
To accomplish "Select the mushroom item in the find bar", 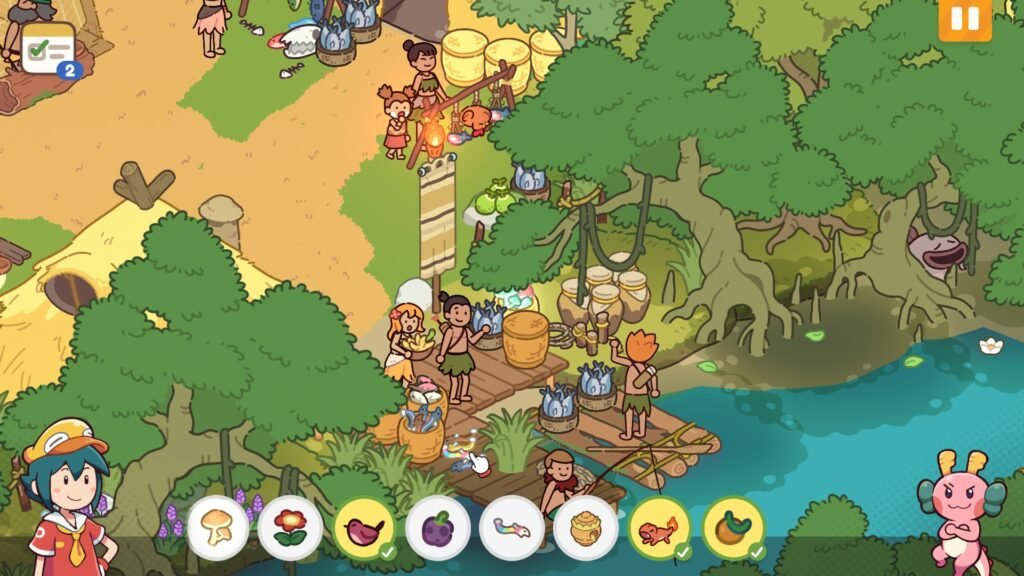I will [x=217, y=527].
